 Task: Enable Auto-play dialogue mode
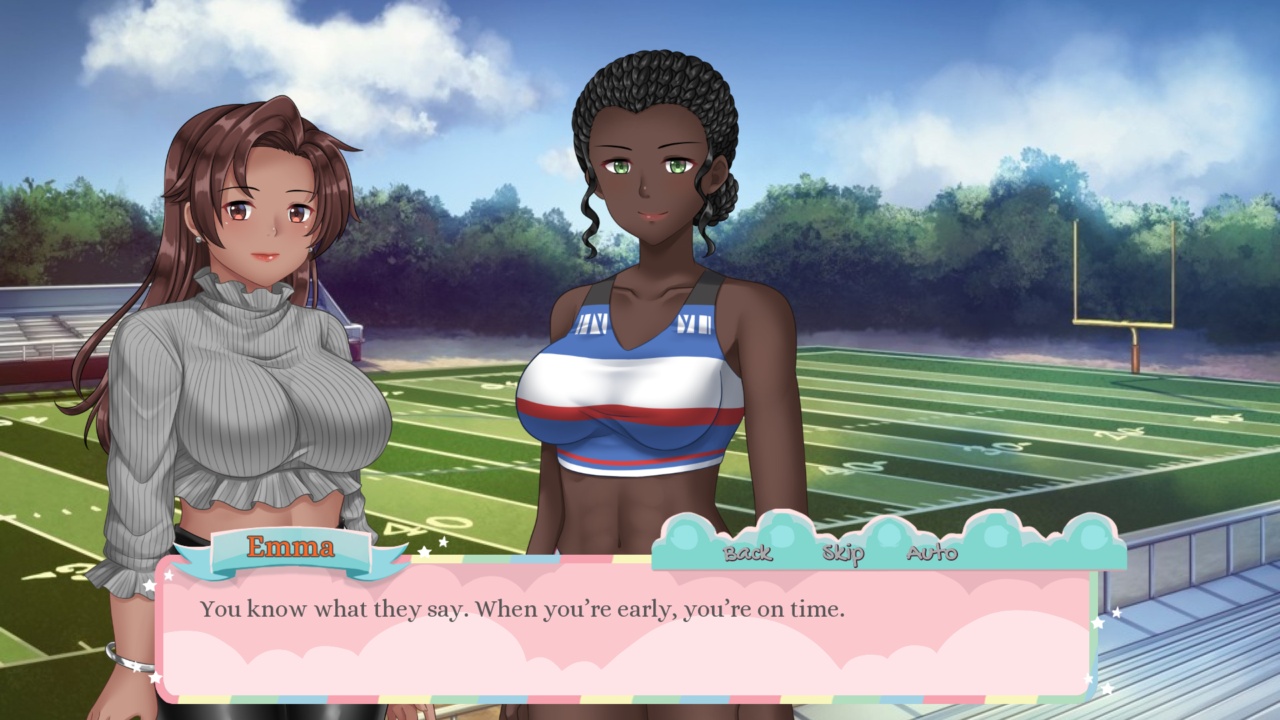point(932,553)
